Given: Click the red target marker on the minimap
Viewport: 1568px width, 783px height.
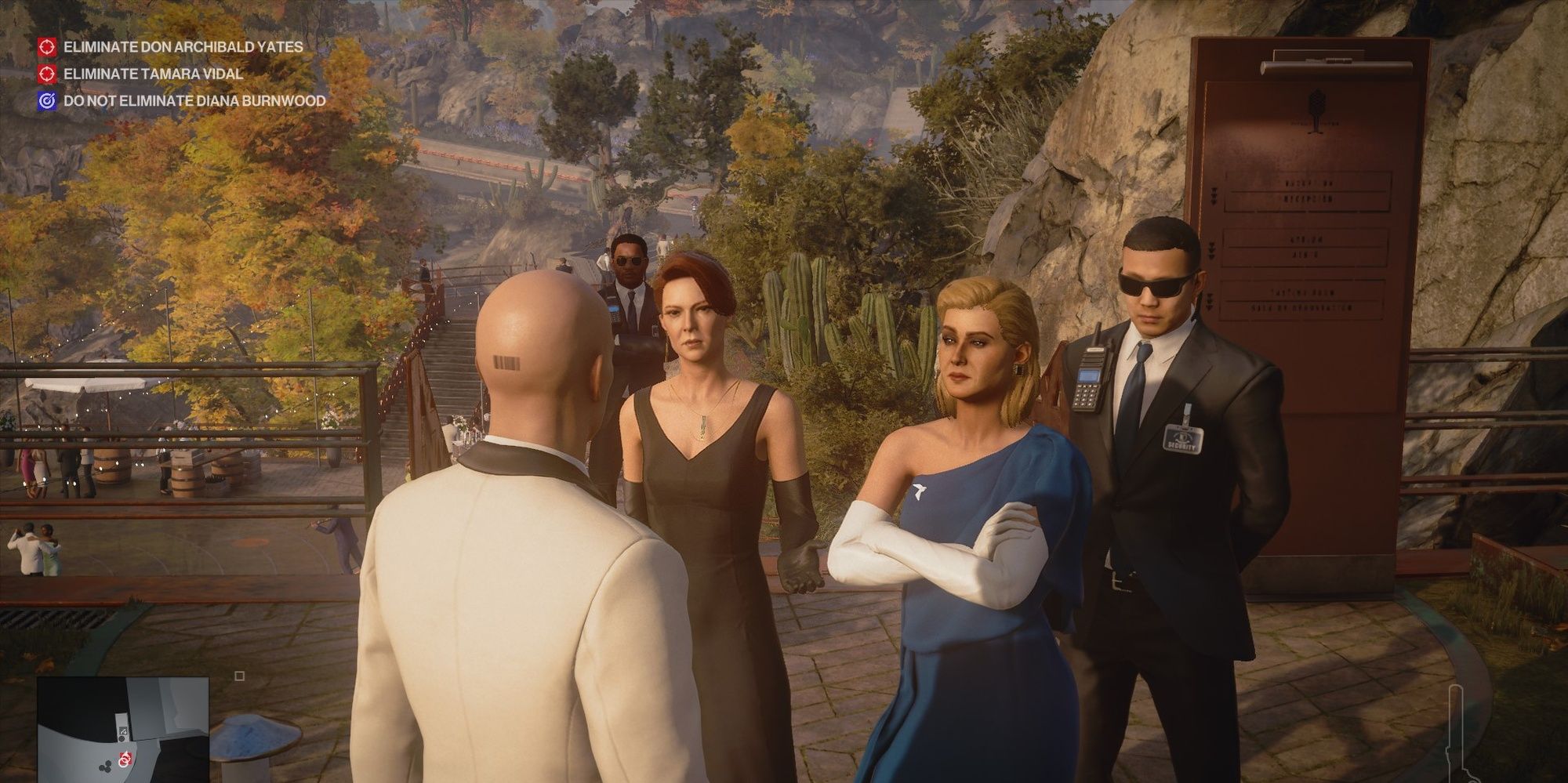Looking at the screenshot, I should point(125,760).
